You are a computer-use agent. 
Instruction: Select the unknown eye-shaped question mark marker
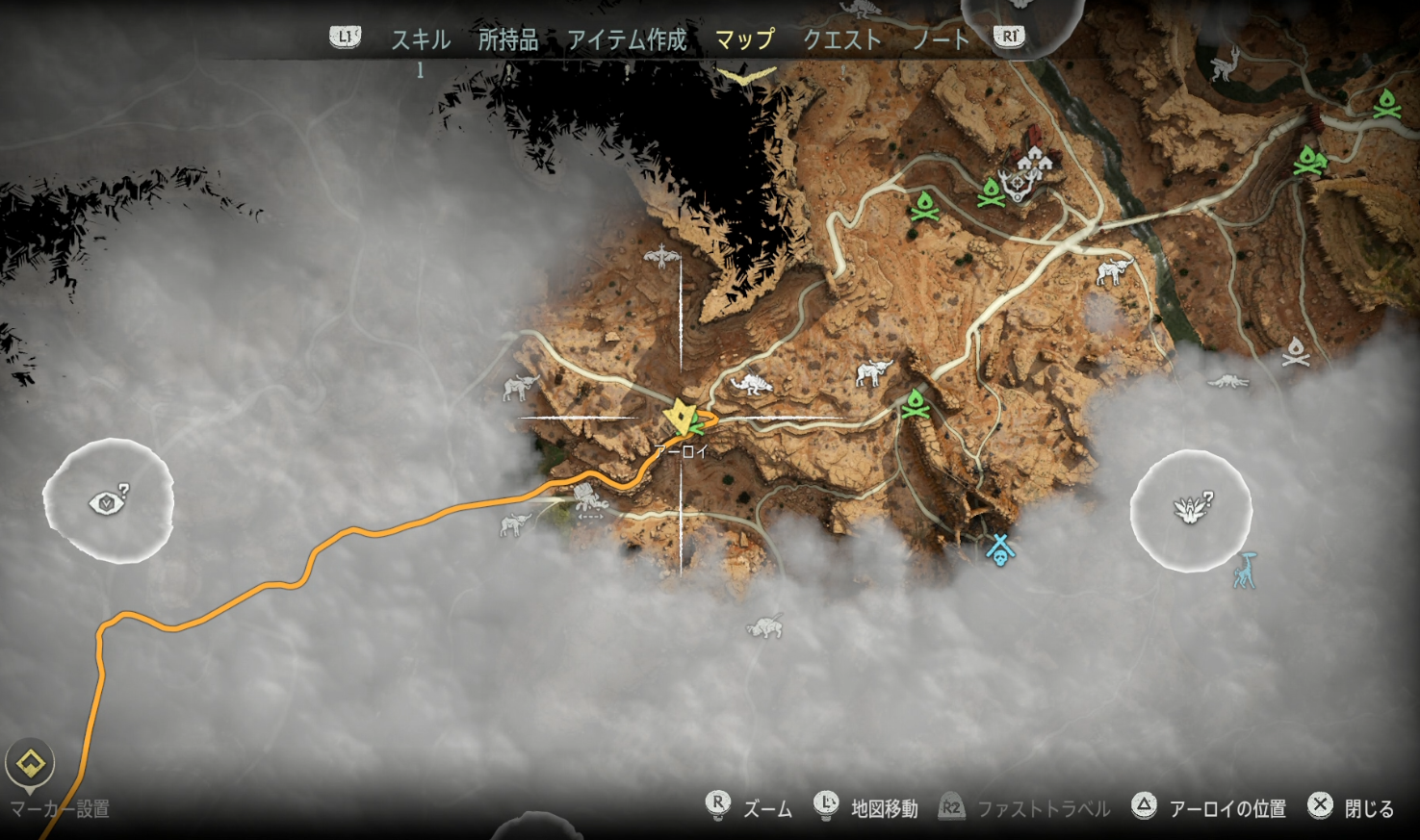click(108, 500)
